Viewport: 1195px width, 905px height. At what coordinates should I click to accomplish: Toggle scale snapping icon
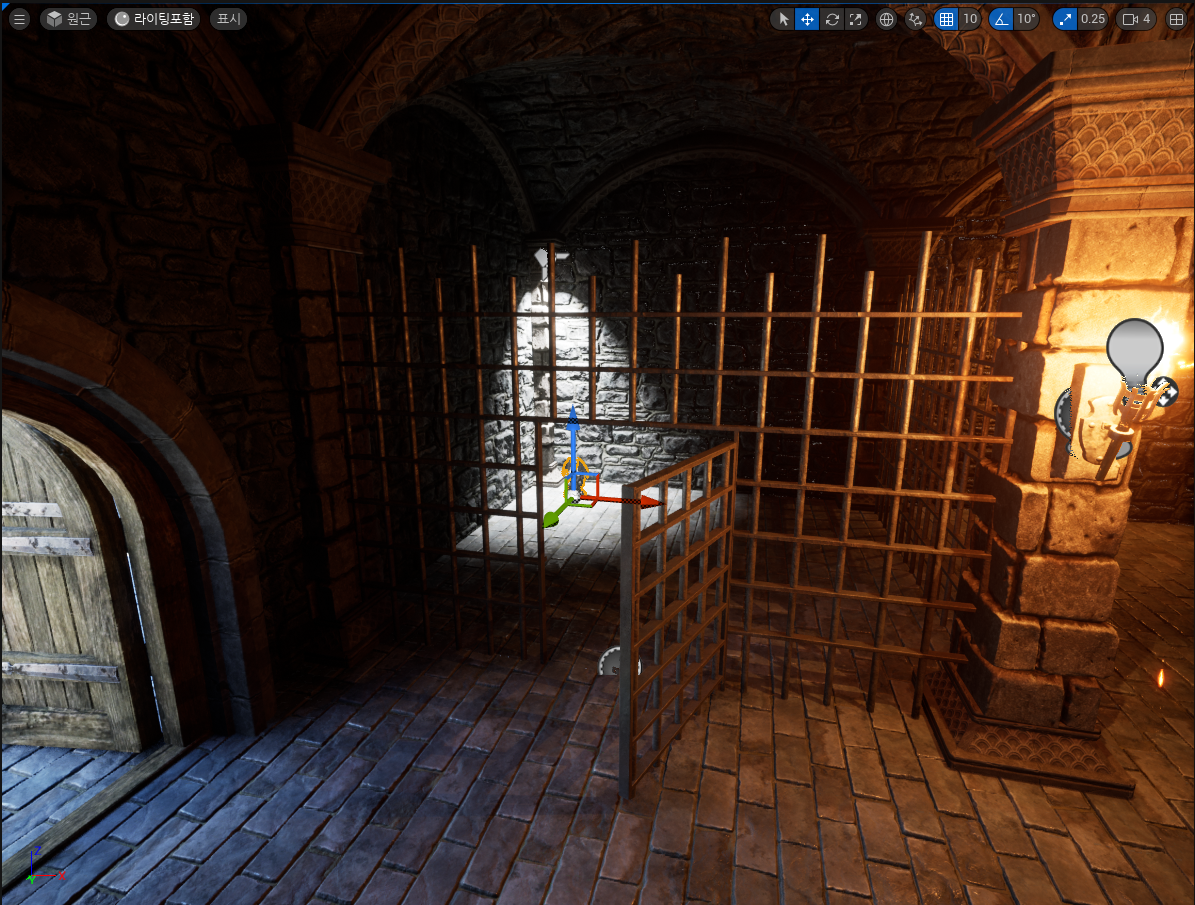point(1065,19)
